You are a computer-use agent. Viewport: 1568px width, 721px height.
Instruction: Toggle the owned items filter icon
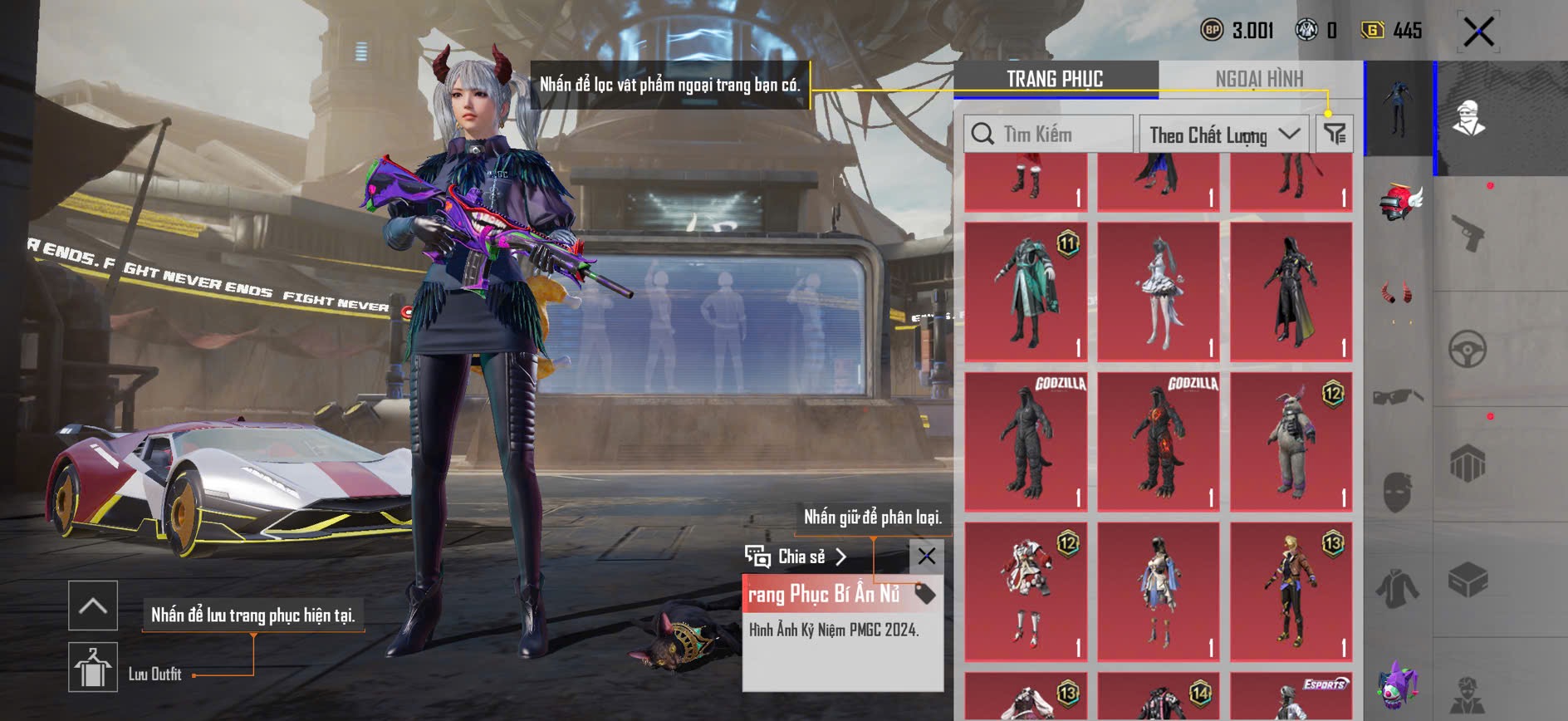click(x=1335, y=134)
